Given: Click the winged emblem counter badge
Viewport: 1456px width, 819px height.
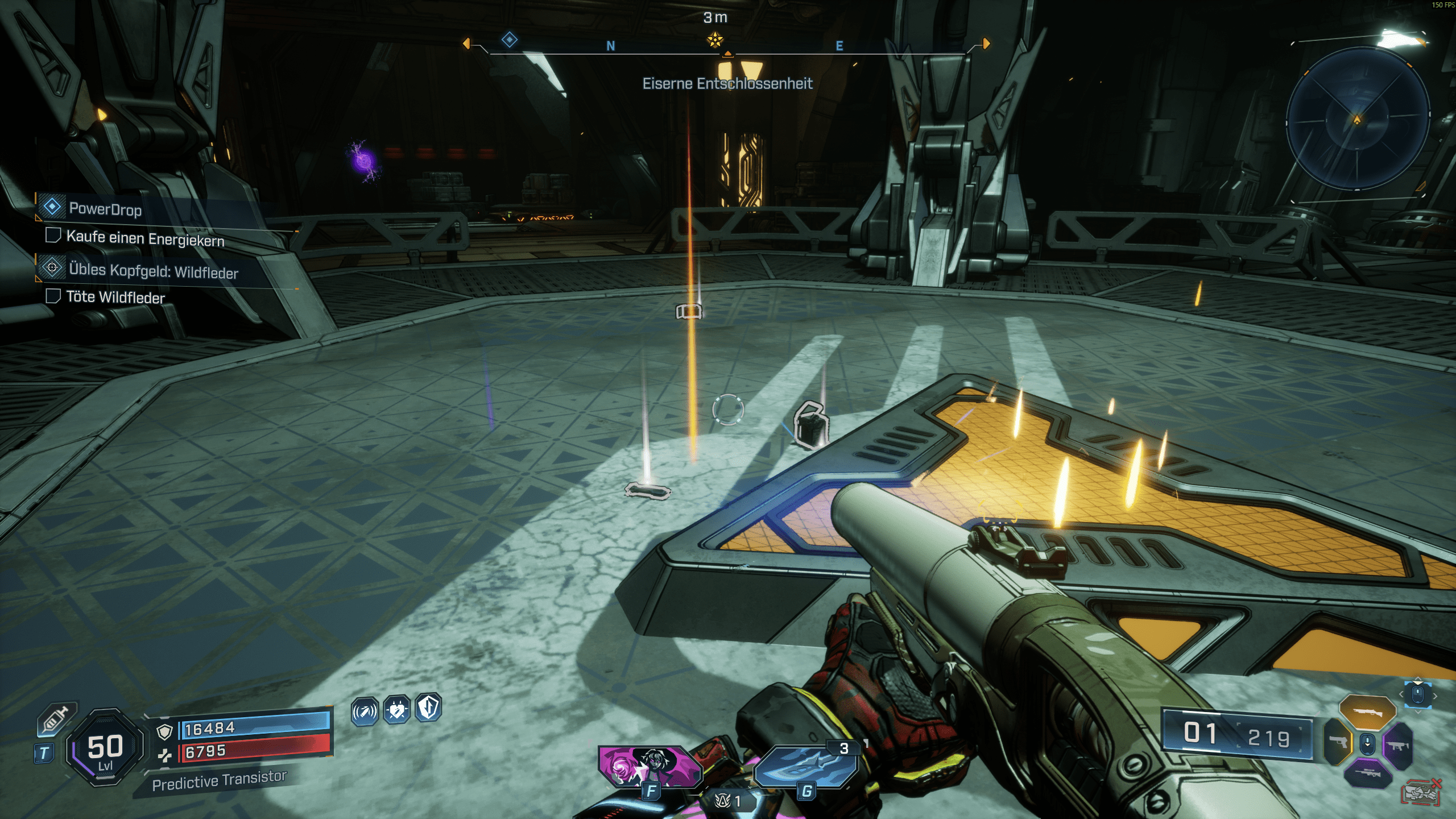Looking at the screenshot, I should [729, 801].
